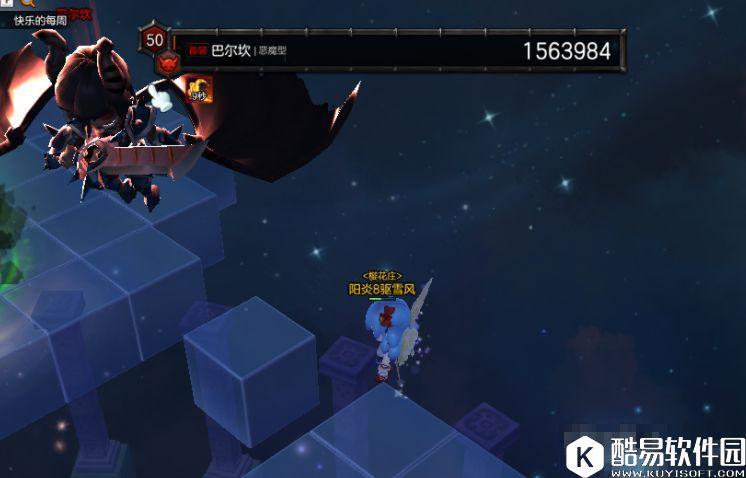Click the red demon-type boss emblem
Image resolution: width=746 pixels, height=478 pixels.
[166, 63]
